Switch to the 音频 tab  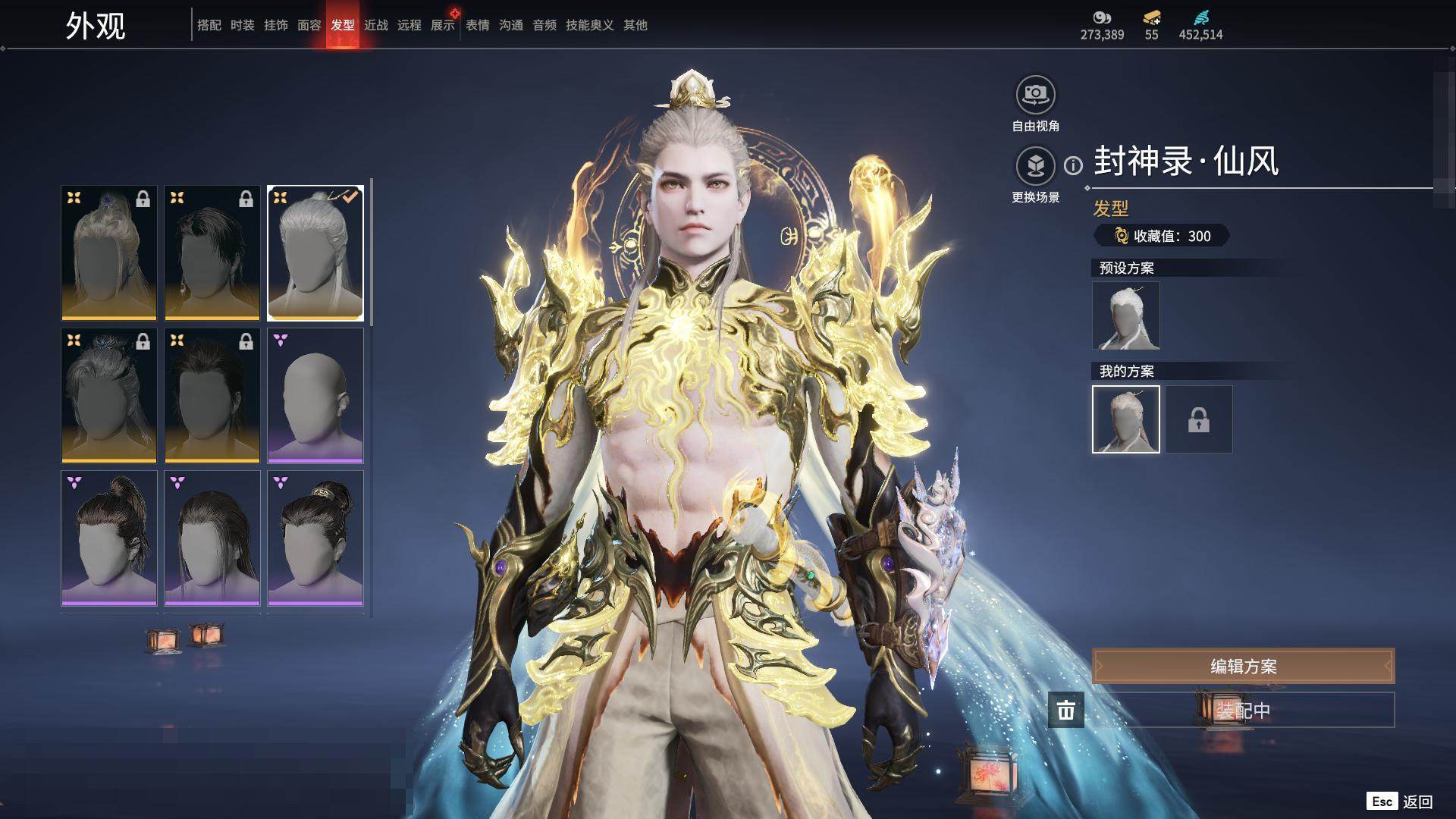(544, 25)
